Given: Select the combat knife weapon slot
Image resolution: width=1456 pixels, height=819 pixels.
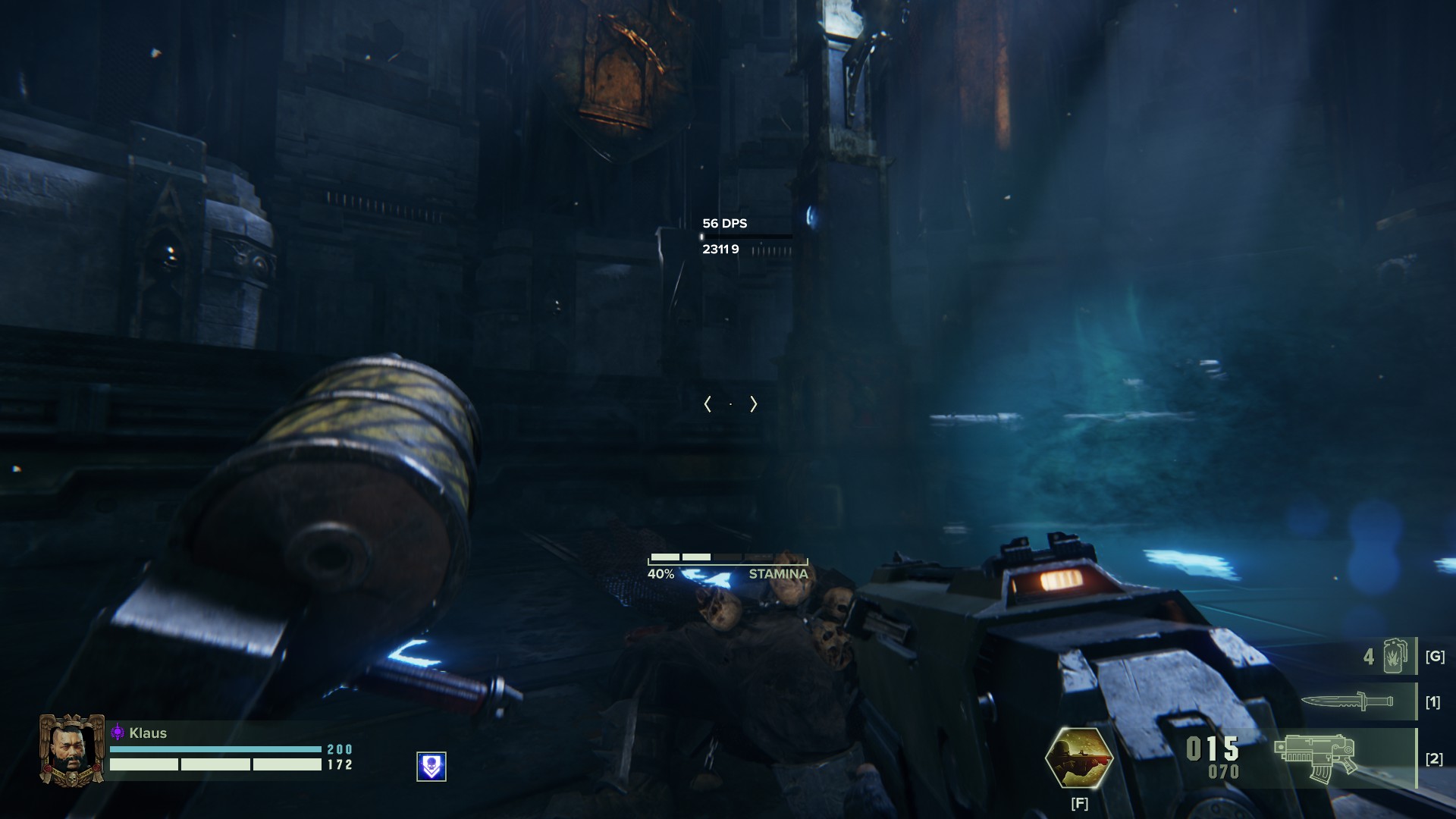Looking at the screenshot, I should (1348, 701).
